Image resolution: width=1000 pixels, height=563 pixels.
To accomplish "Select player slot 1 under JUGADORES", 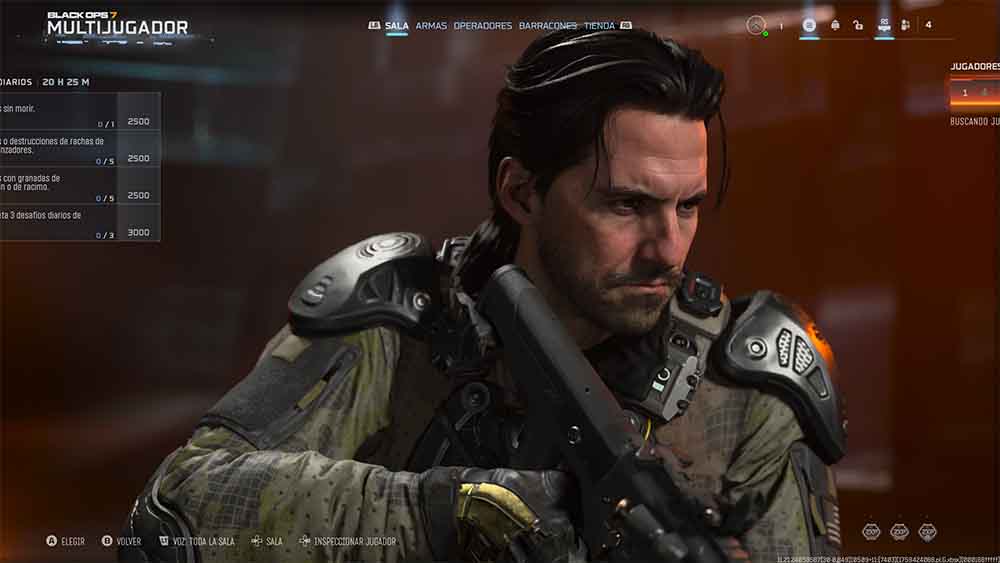I will pyautogui.click(x=965, y=93).
